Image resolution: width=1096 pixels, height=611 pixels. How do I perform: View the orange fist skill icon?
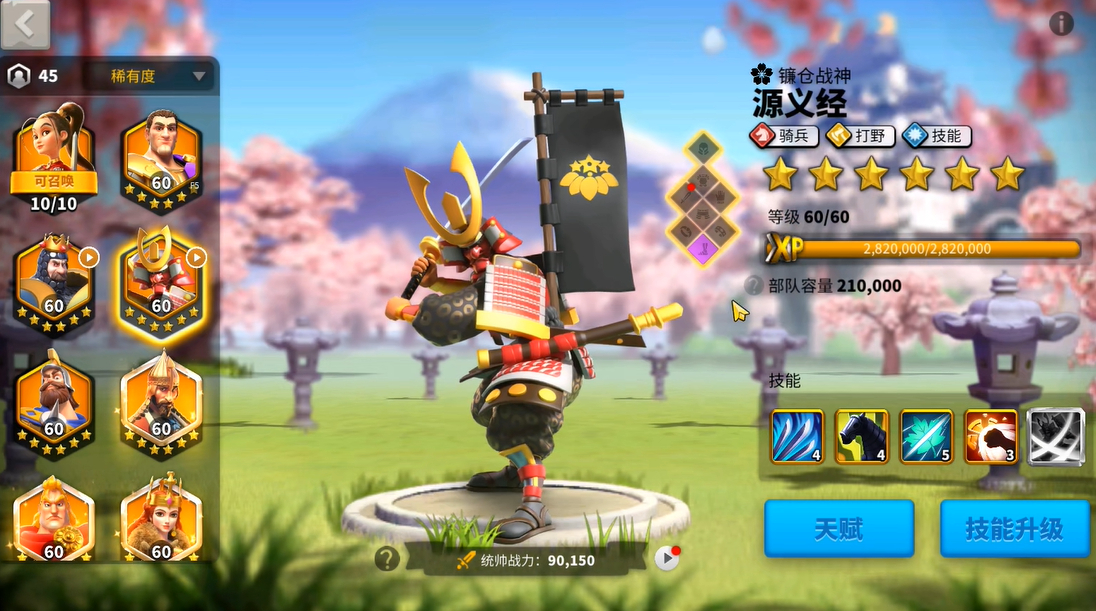[990, 437]
